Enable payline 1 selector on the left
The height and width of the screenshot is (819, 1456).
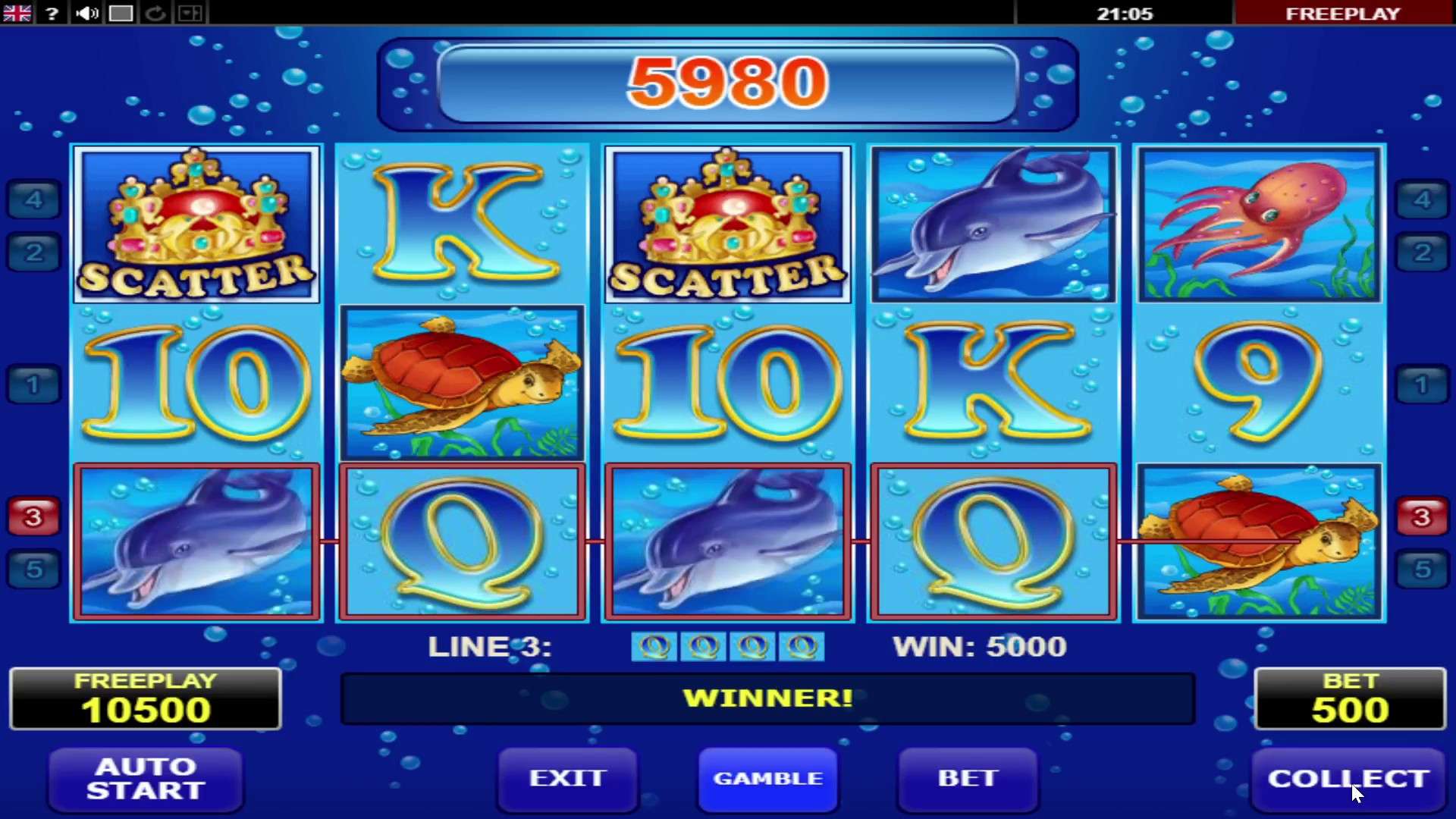pos(32,384)
